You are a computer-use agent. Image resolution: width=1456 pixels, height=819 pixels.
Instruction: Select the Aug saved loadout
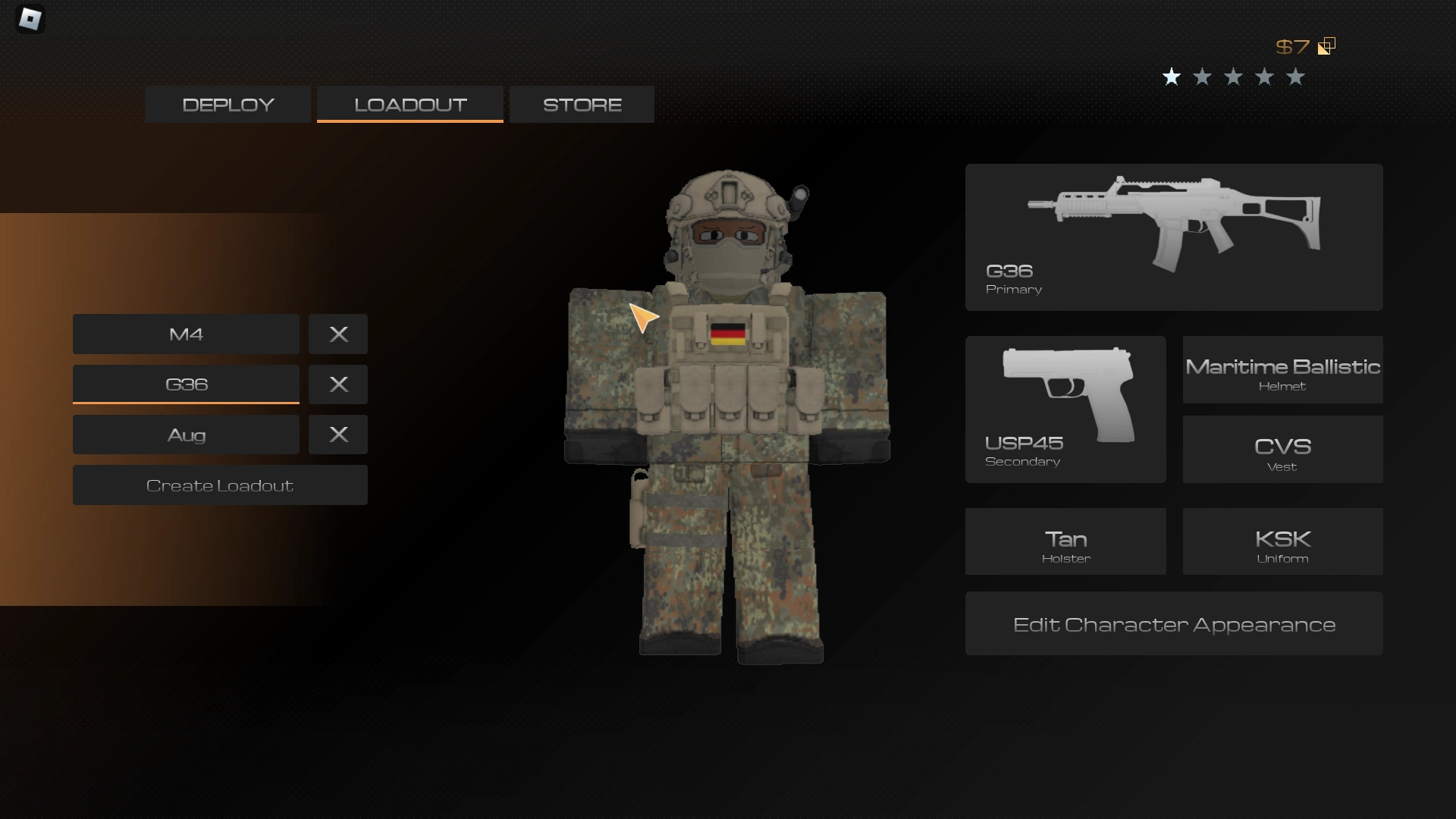tap(186, 435)
